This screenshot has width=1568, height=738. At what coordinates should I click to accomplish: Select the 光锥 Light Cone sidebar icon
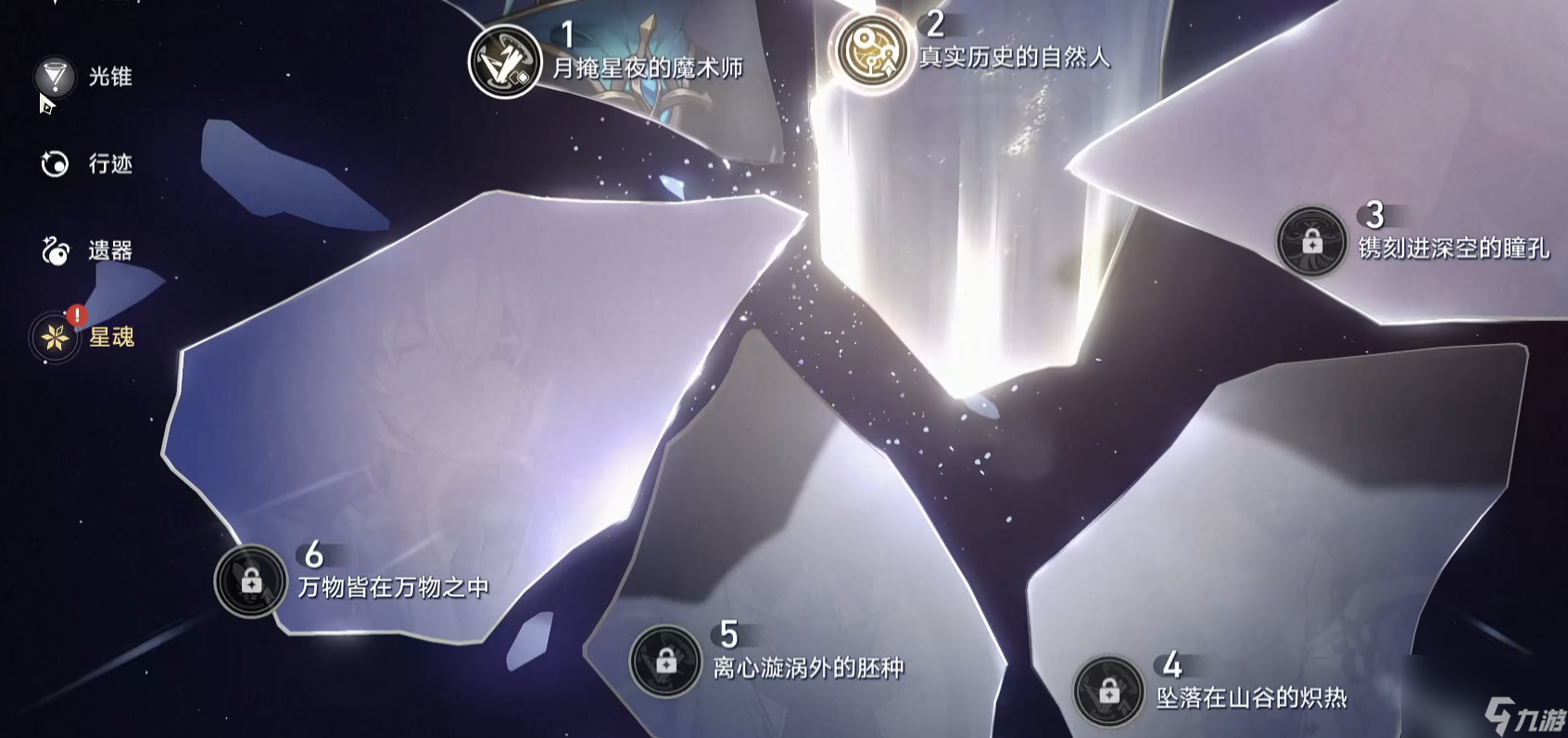(x=57, y=78)
